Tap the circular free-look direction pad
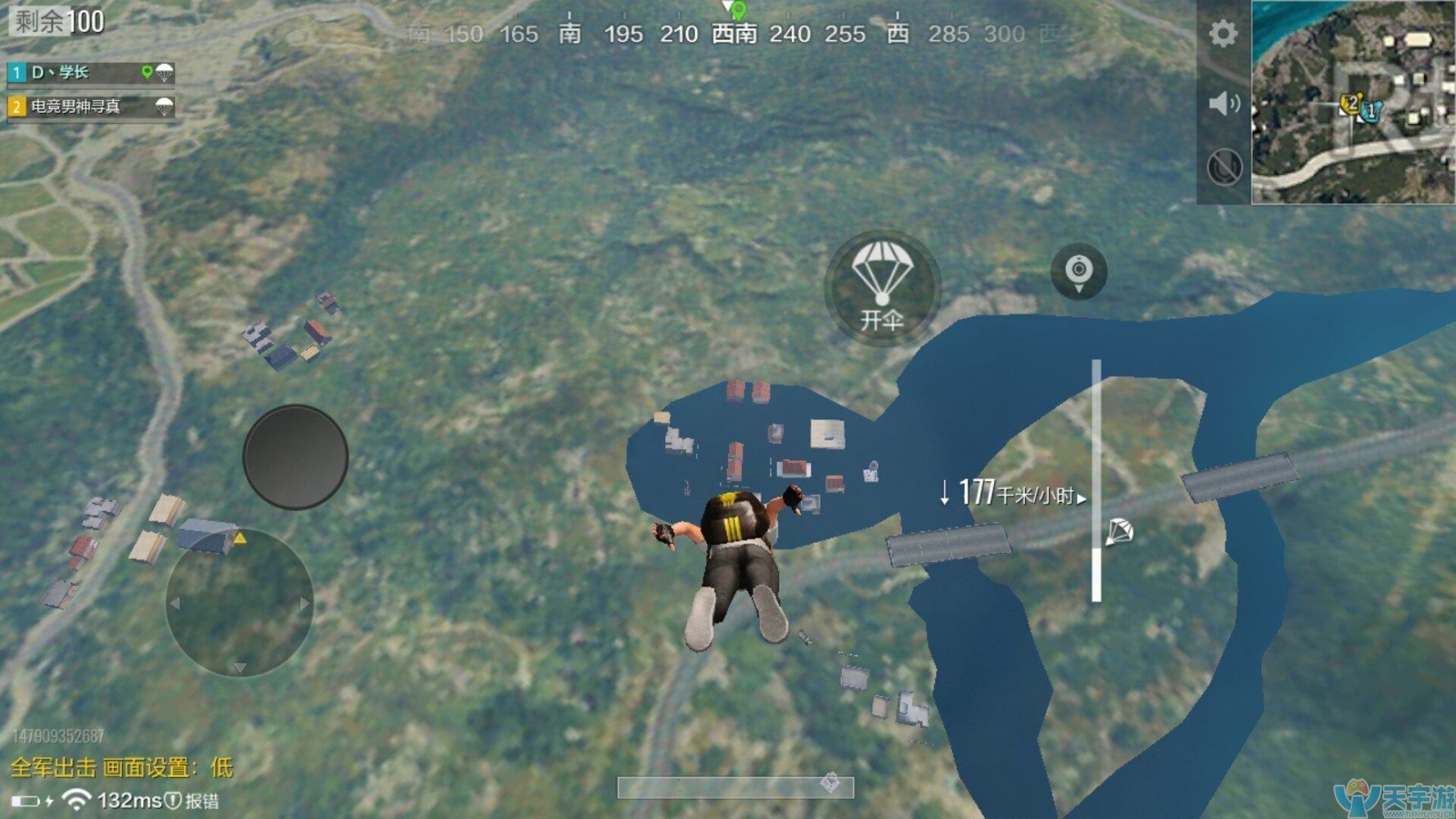1456x819 pixels. 239,604
